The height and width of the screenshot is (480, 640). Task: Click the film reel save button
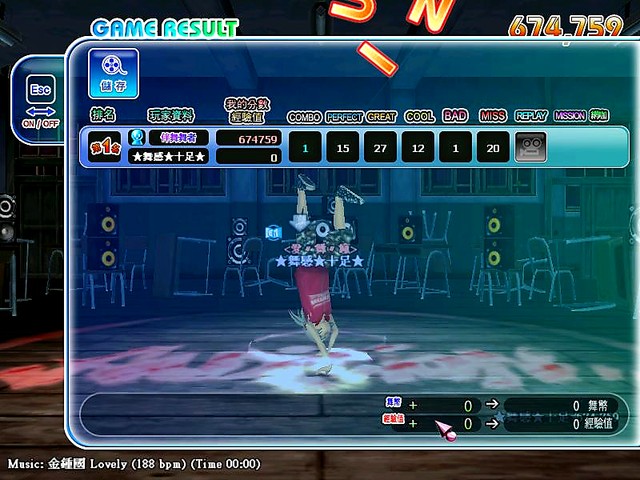(113, 74)
